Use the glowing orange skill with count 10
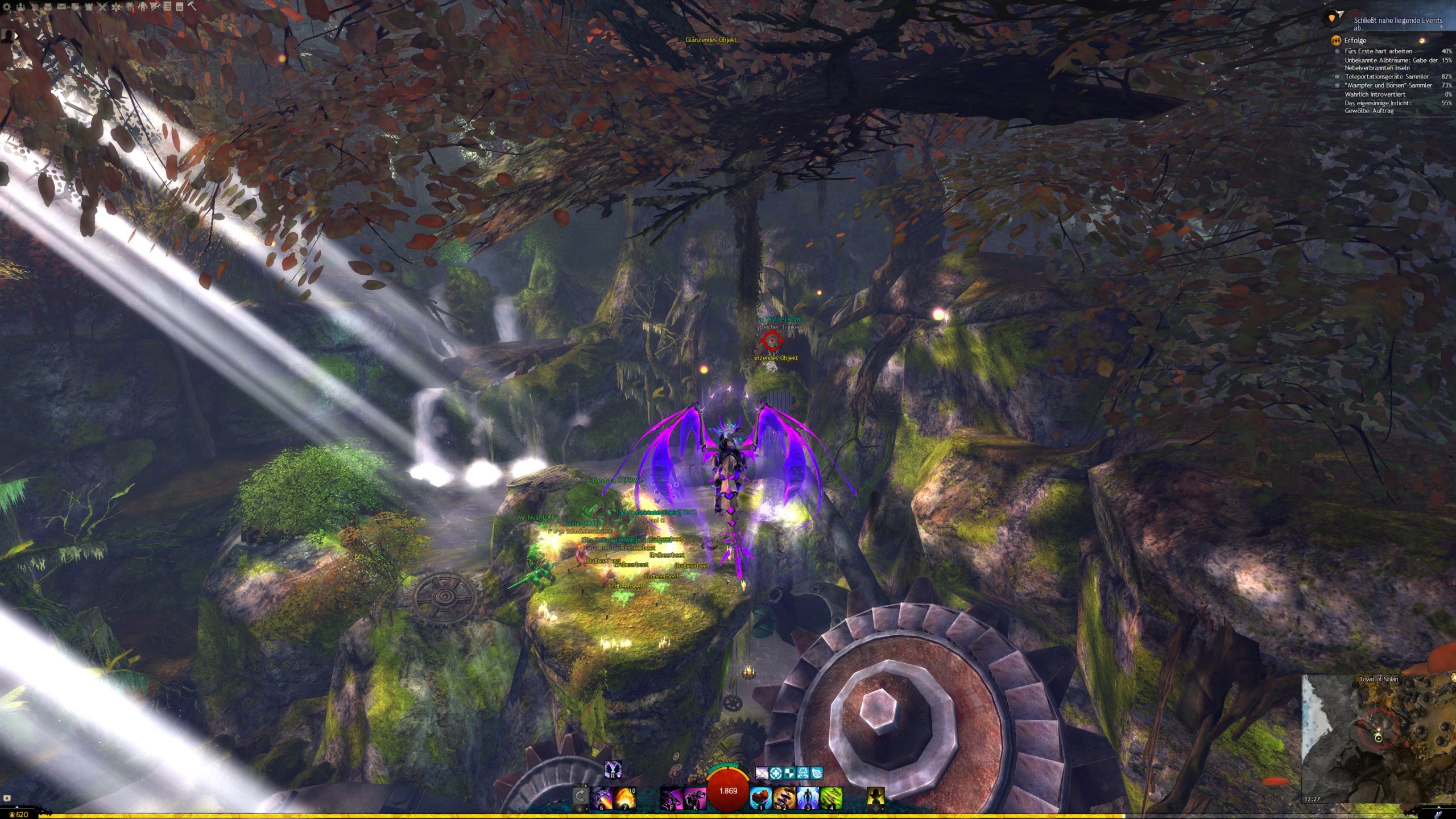 [x=624, y=797]
